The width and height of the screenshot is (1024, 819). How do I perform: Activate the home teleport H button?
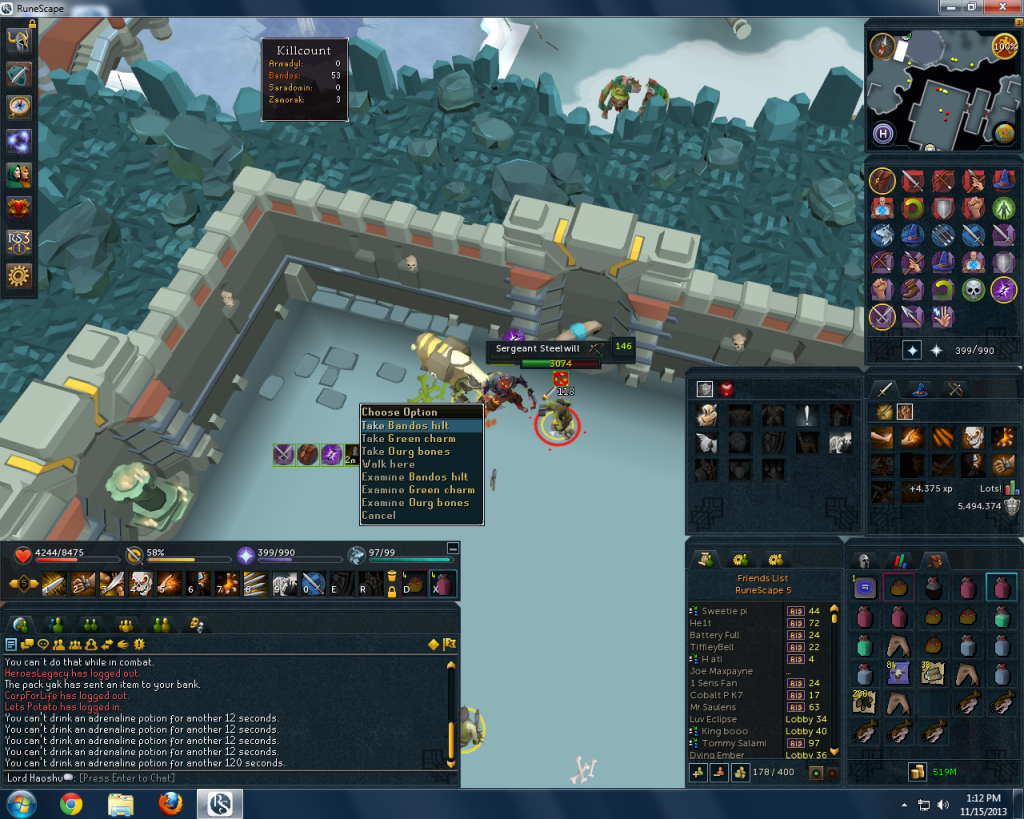click(883, 131)
